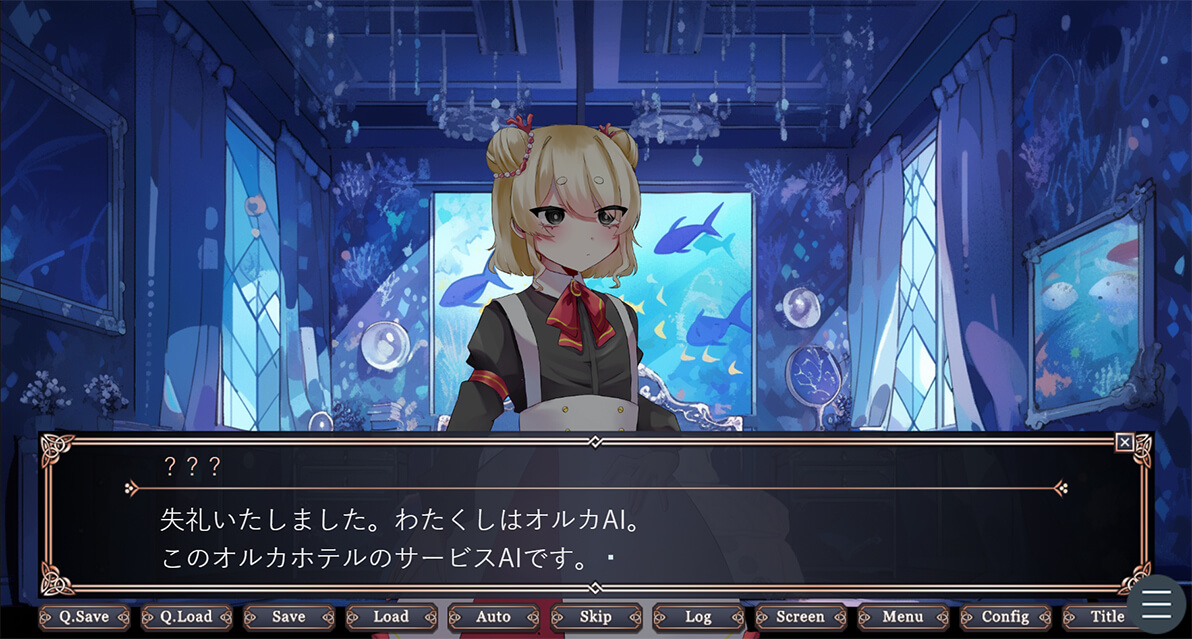The width and height of the screenshot is (1192, 639).
Task: Open the Save screen
Action: pyautogui.click(x=289, y=617)
